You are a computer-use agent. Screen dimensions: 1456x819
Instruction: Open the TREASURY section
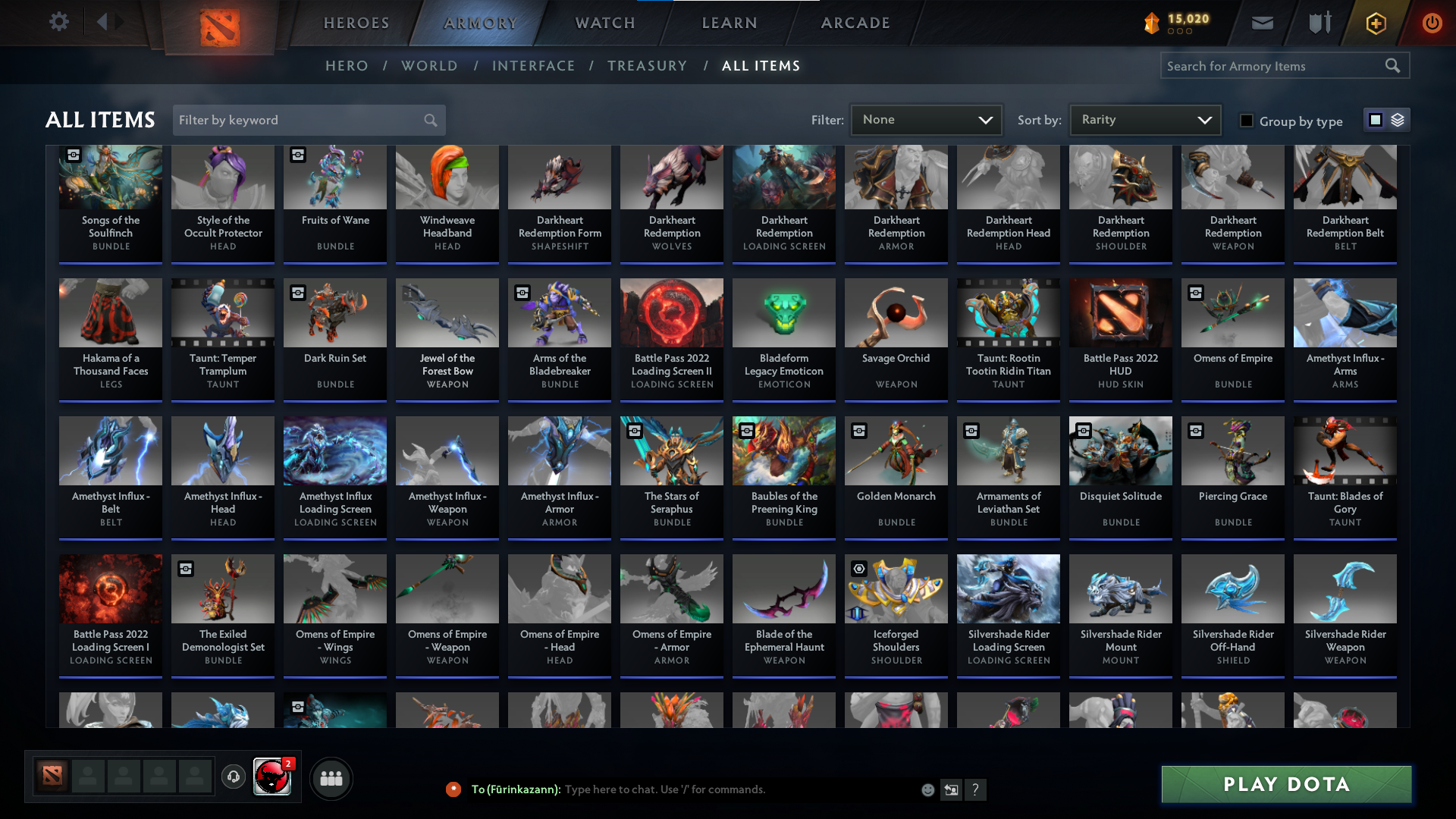pos(647,65)
